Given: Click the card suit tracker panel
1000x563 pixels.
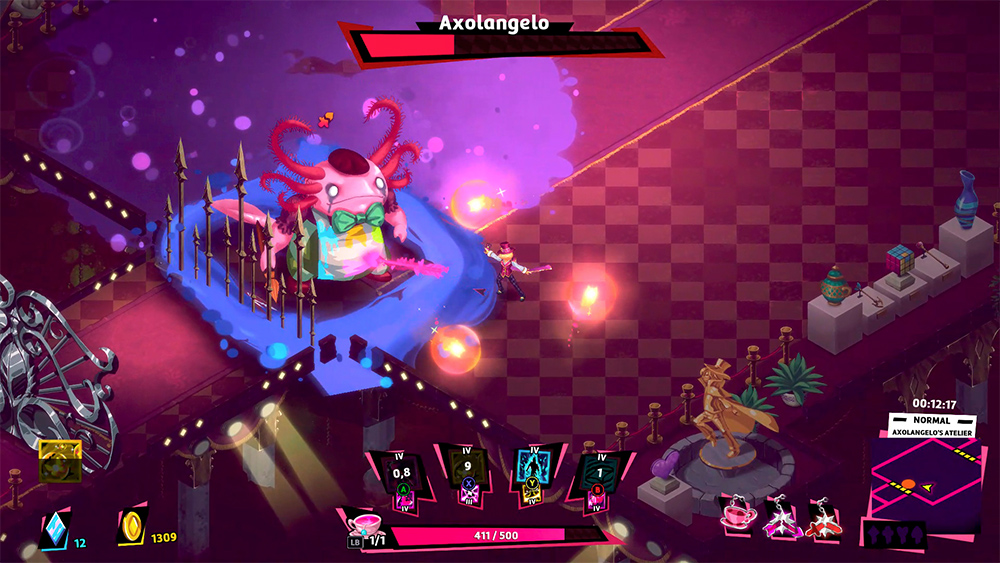Looking at the screenshot, I should pos(894,536).
